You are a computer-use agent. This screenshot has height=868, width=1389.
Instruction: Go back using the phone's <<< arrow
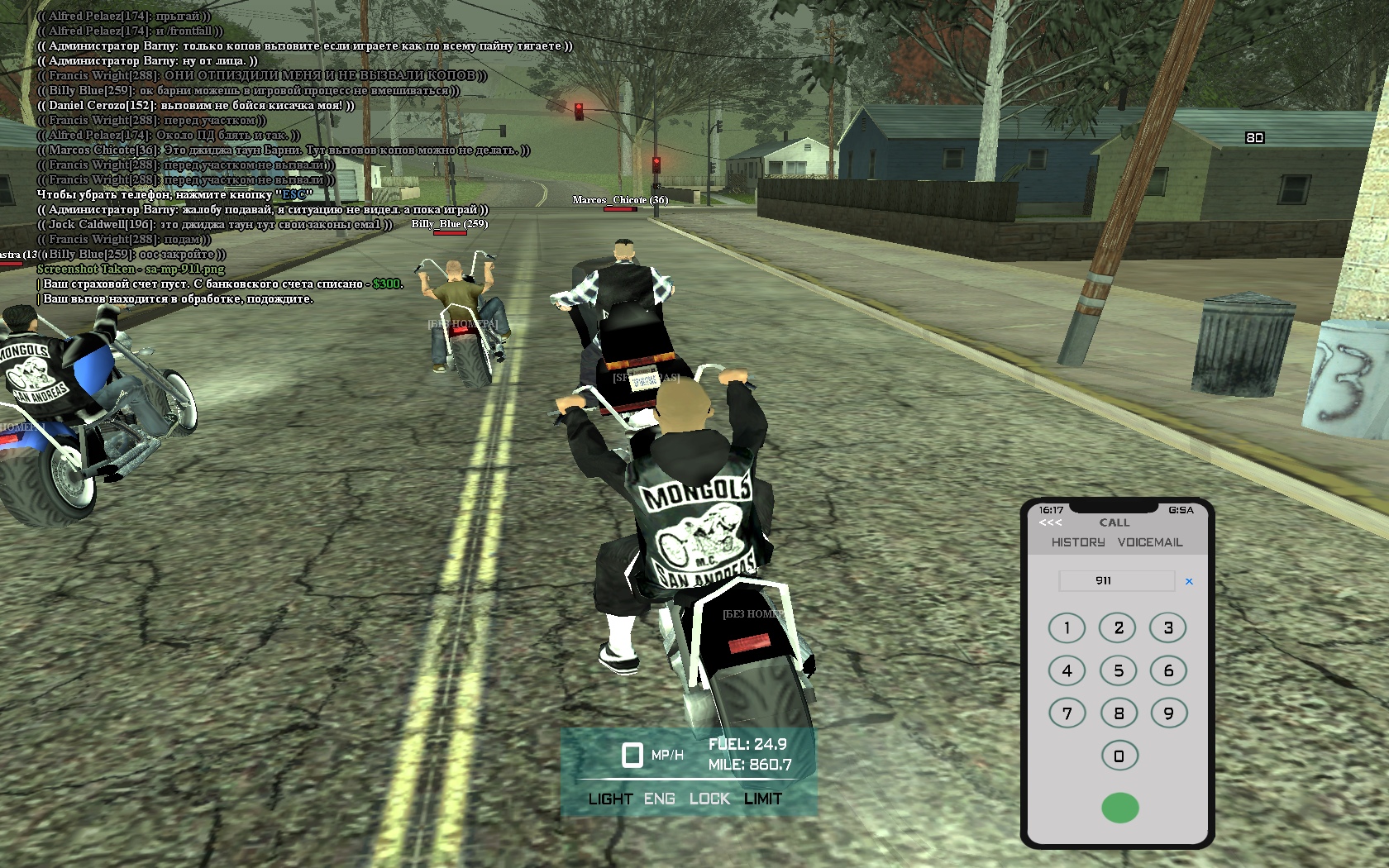coord(1050,522)
